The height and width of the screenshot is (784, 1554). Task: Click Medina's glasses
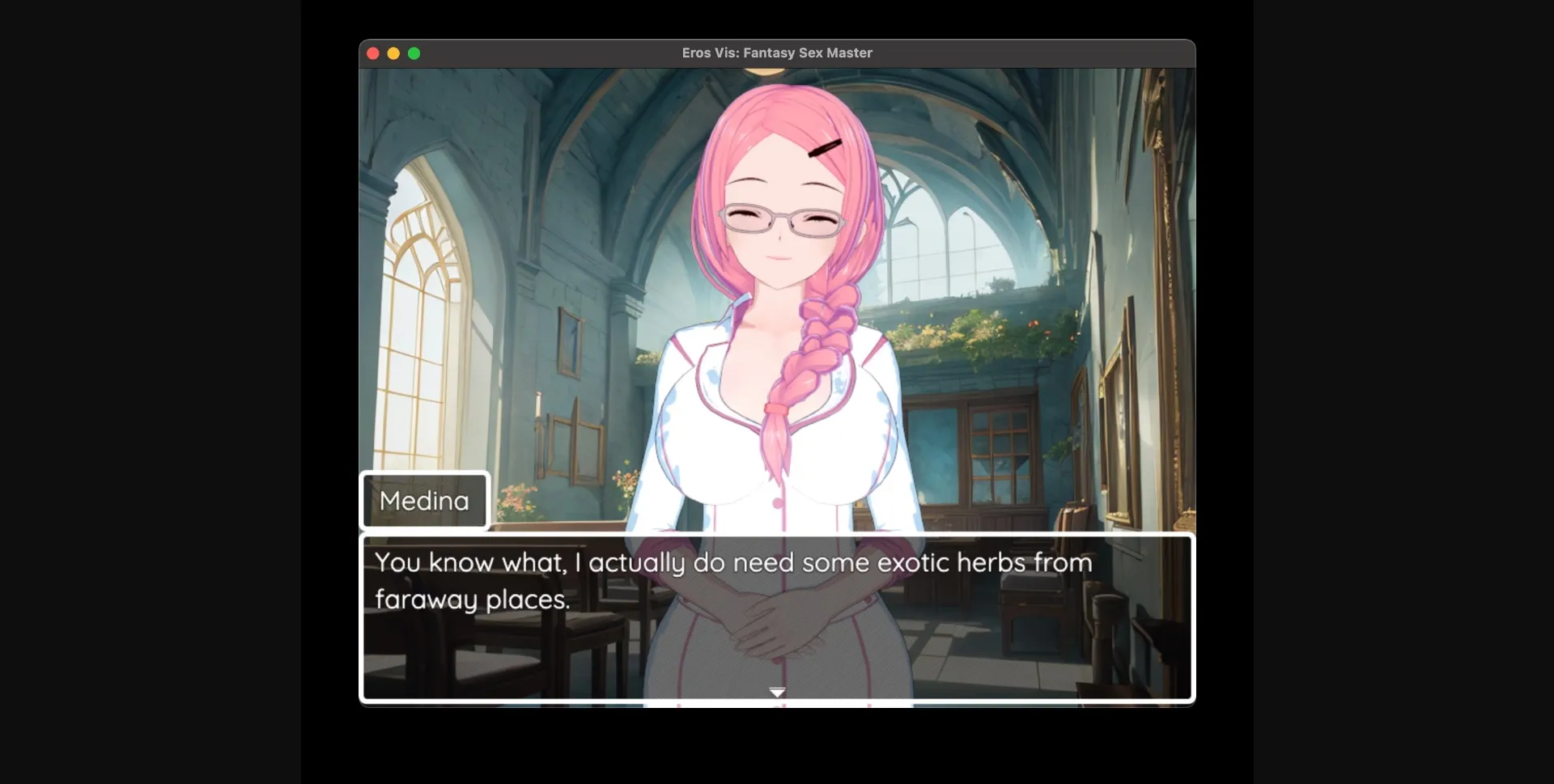(777, 218)
